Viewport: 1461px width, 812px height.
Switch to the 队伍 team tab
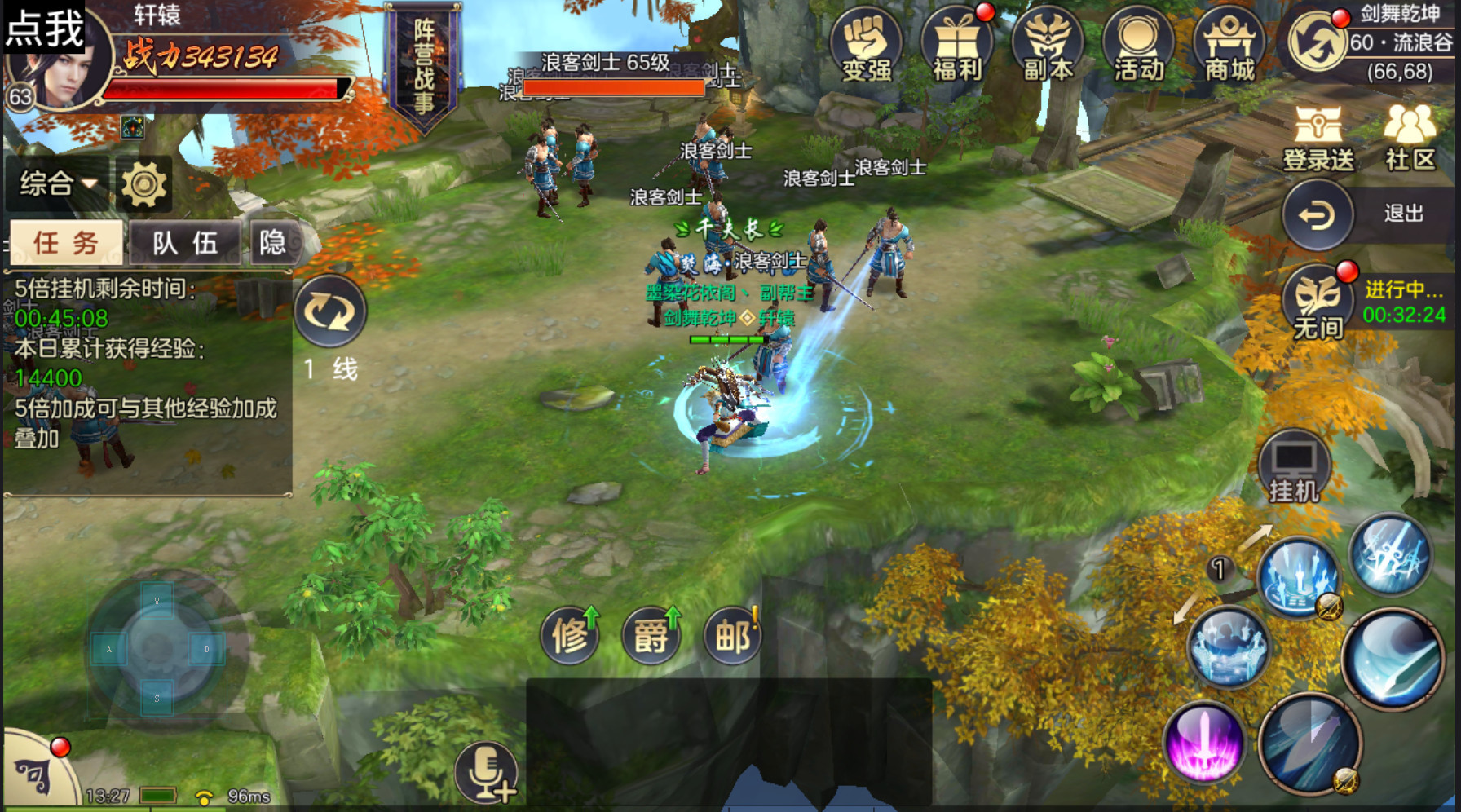tap(185, 242)
